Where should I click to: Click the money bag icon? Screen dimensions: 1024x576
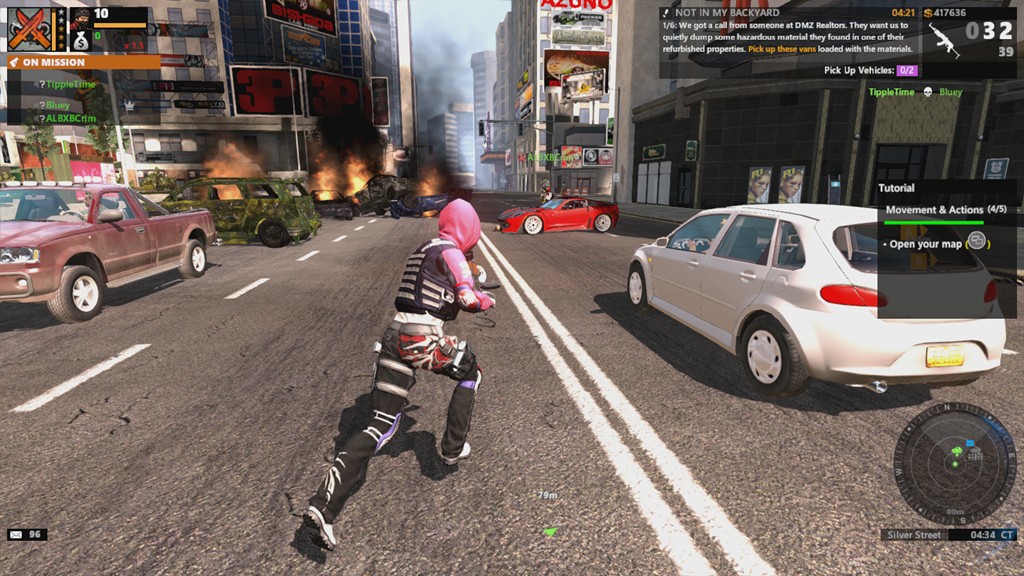click(81, 41)
